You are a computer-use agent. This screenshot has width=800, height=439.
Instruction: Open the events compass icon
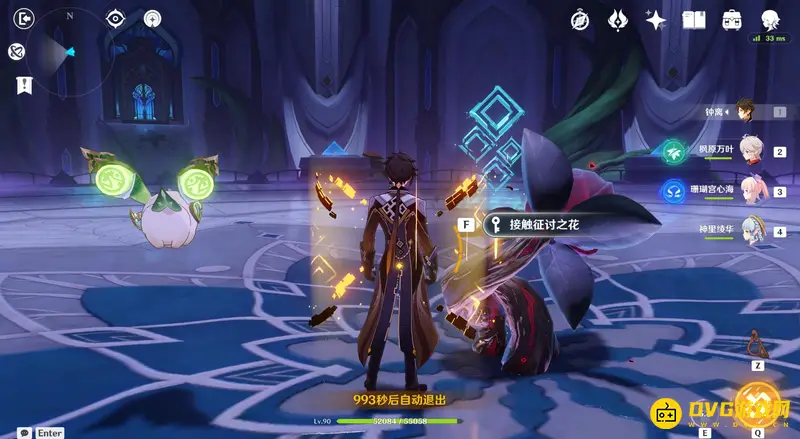pyautogui.click(x=580, y=19)
